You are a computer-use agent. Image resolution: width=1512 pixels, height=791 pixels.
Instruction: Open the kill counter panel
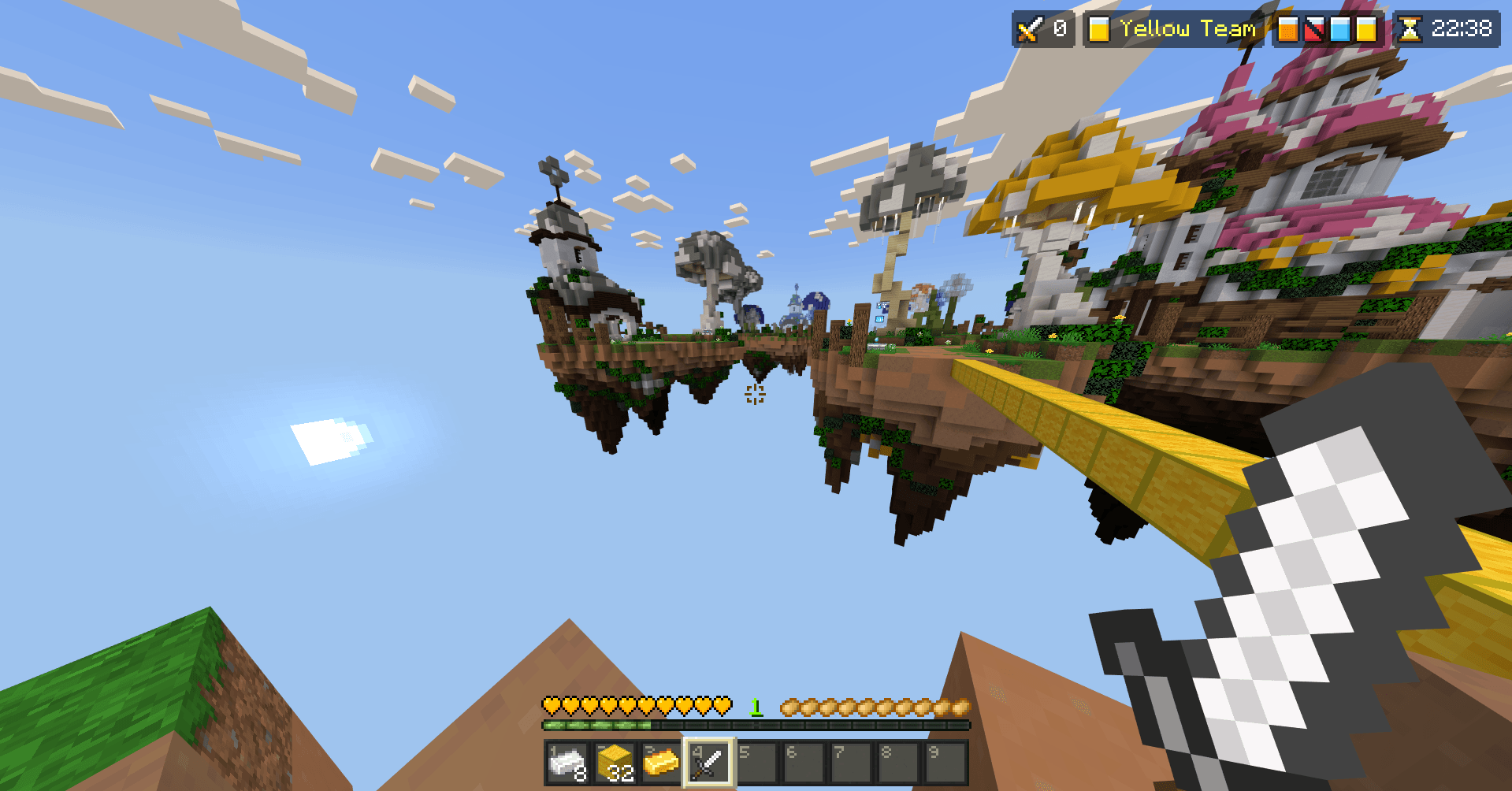(x=1044, y=30)
